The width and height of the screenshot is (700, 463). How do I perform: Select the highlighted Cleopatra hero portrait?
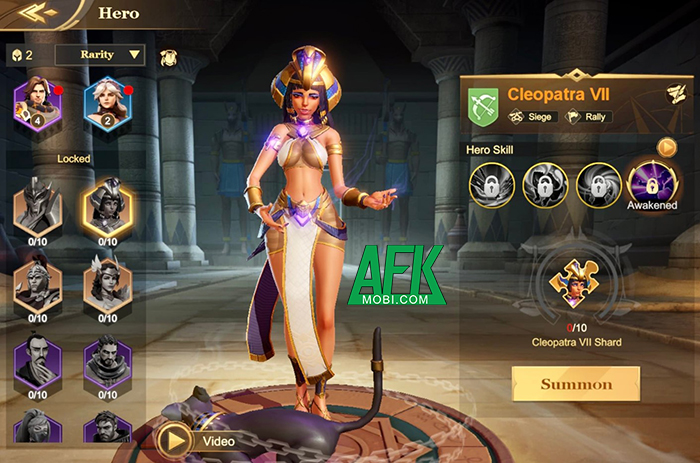(x=108, y=205)
